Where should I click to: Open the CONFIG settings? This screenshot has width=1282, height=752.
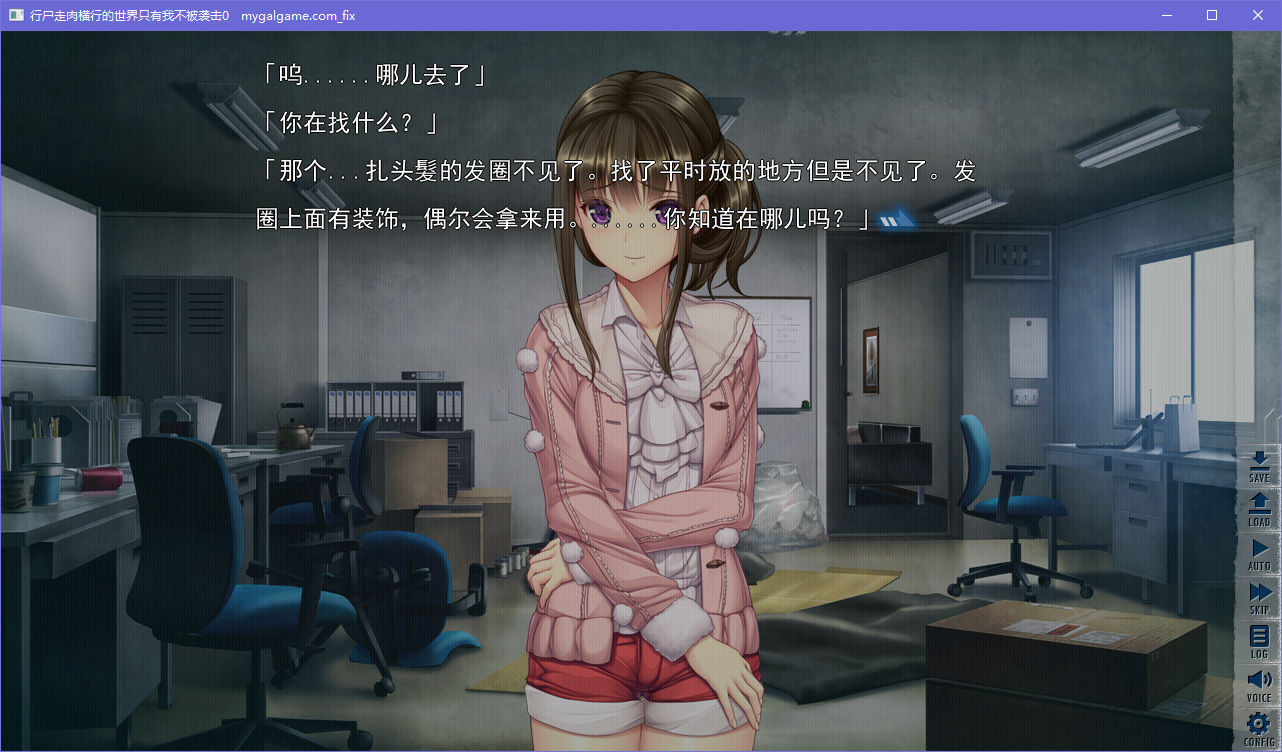[x=1259, y=729]
